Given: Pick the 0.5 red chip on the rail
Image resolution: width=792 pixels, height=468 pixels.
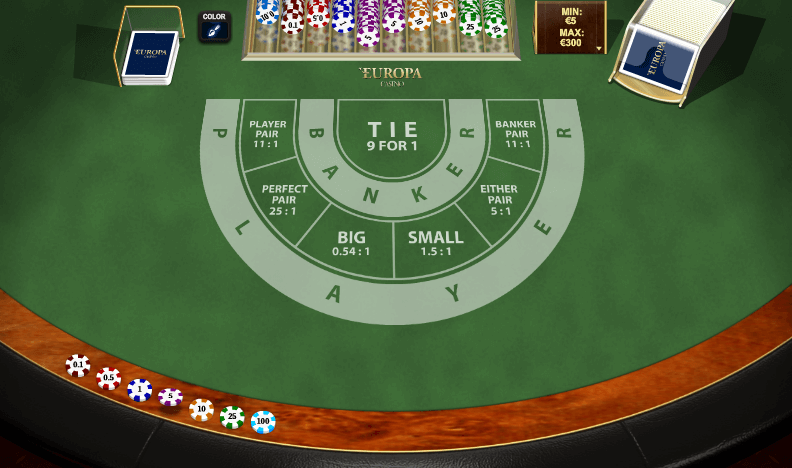Looking at the screenshot, I should pos(109,379).
